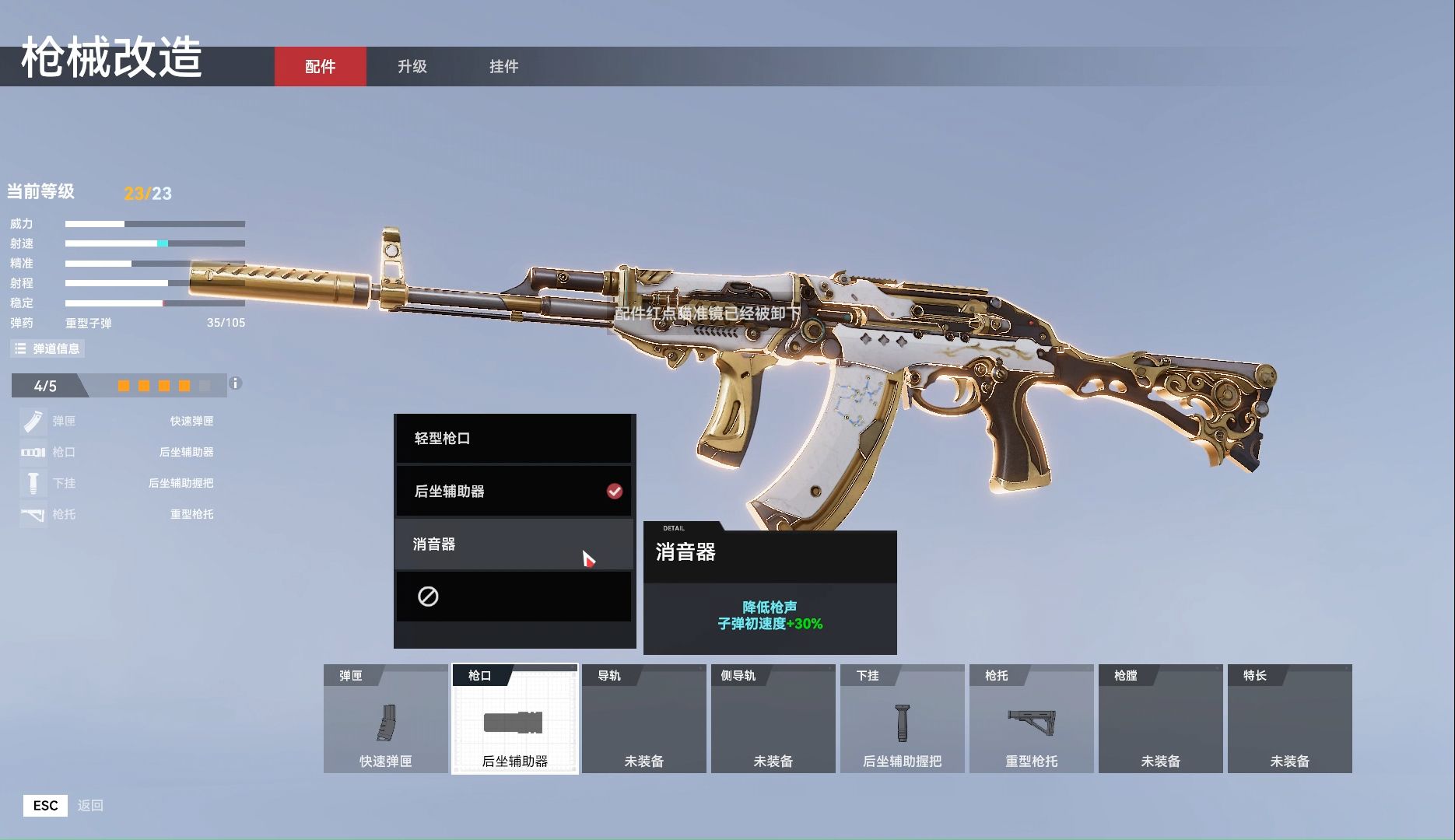The width and height of the screenshot is (1455, 840).
Task: Click the info icon beside 4/5
Action: (x=236, y=383)
